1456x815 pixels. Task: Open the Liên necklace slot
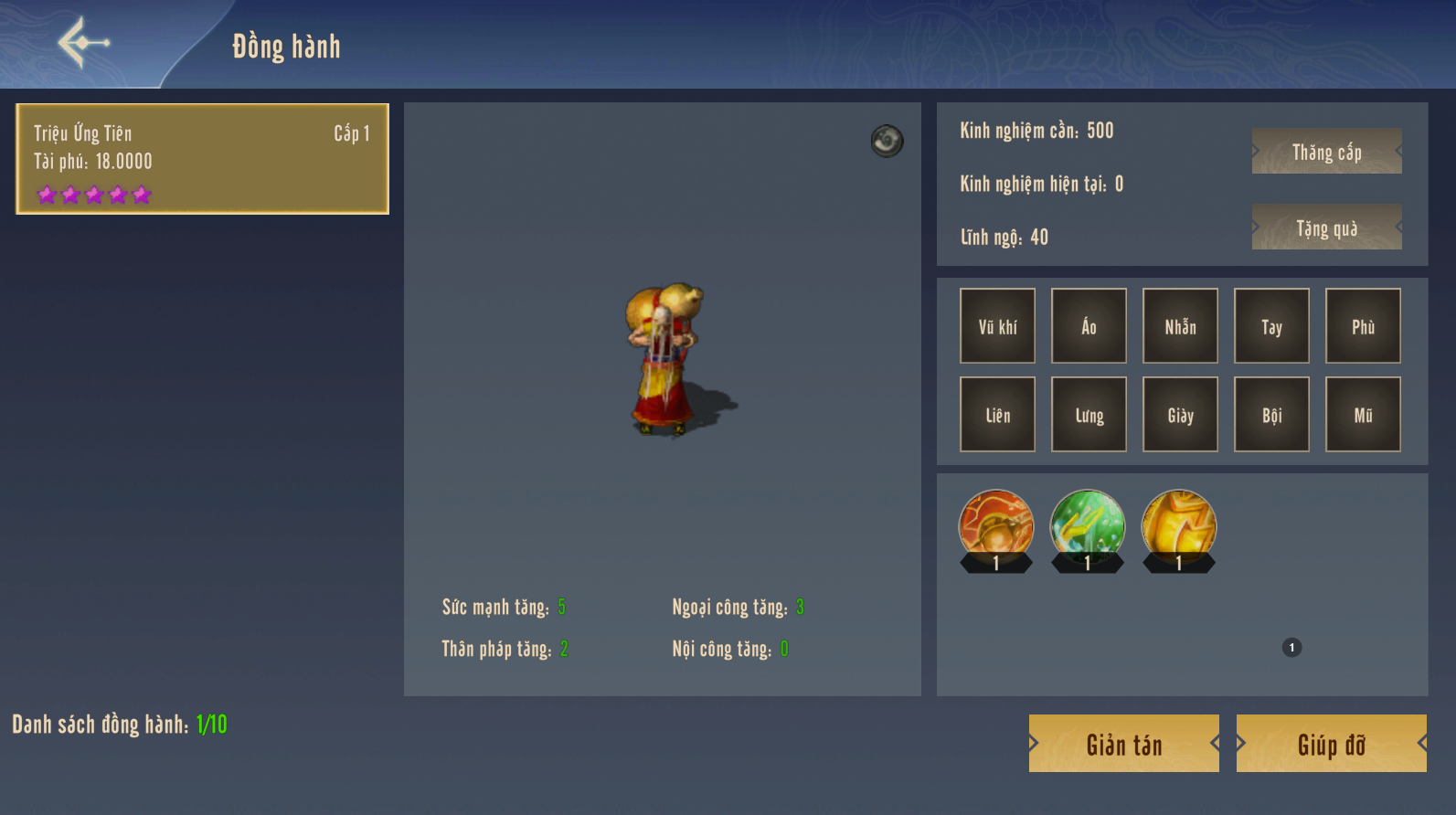tap(997, 415)
